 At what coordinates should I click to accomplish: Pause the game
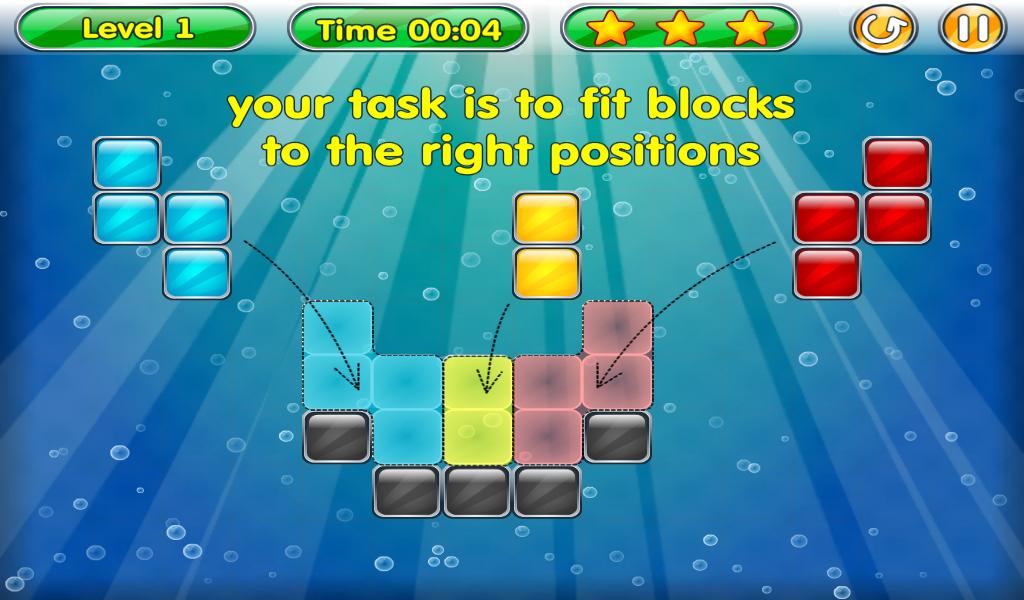pos(970,30)
